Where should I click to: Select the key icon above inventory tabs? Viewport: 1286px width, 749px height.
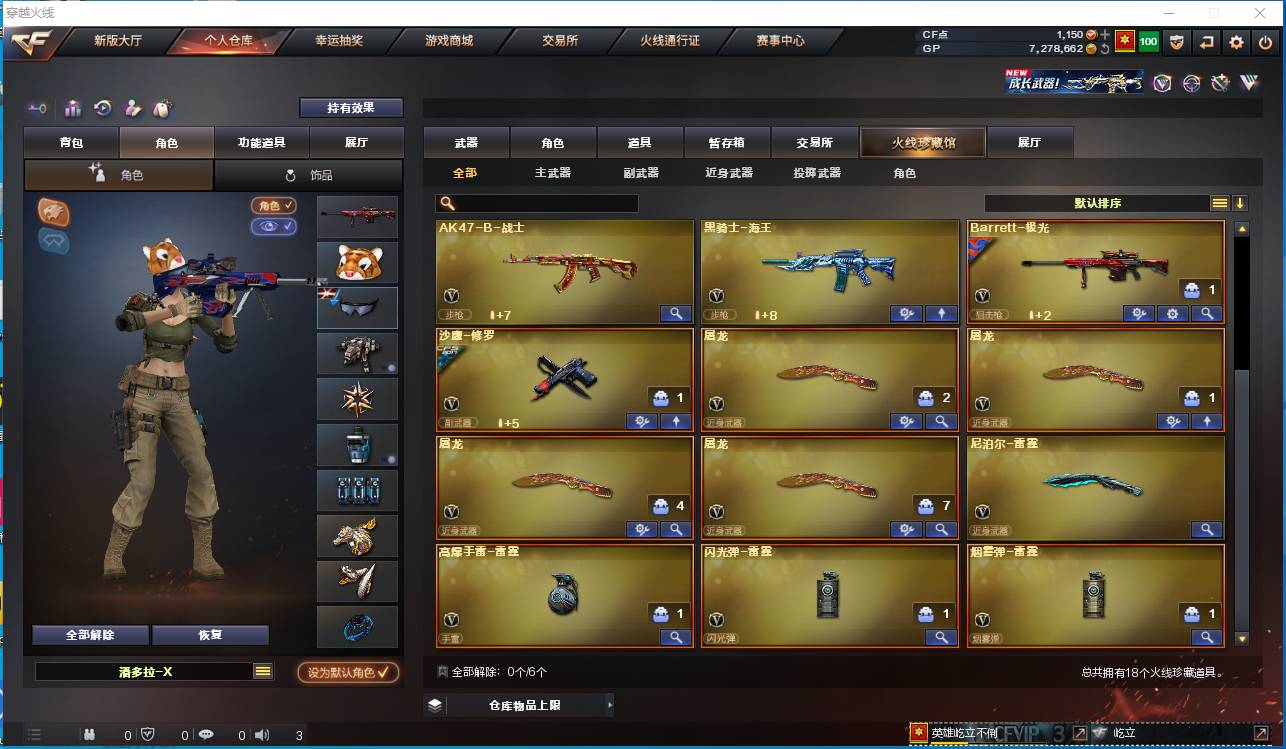coord(37,108)
